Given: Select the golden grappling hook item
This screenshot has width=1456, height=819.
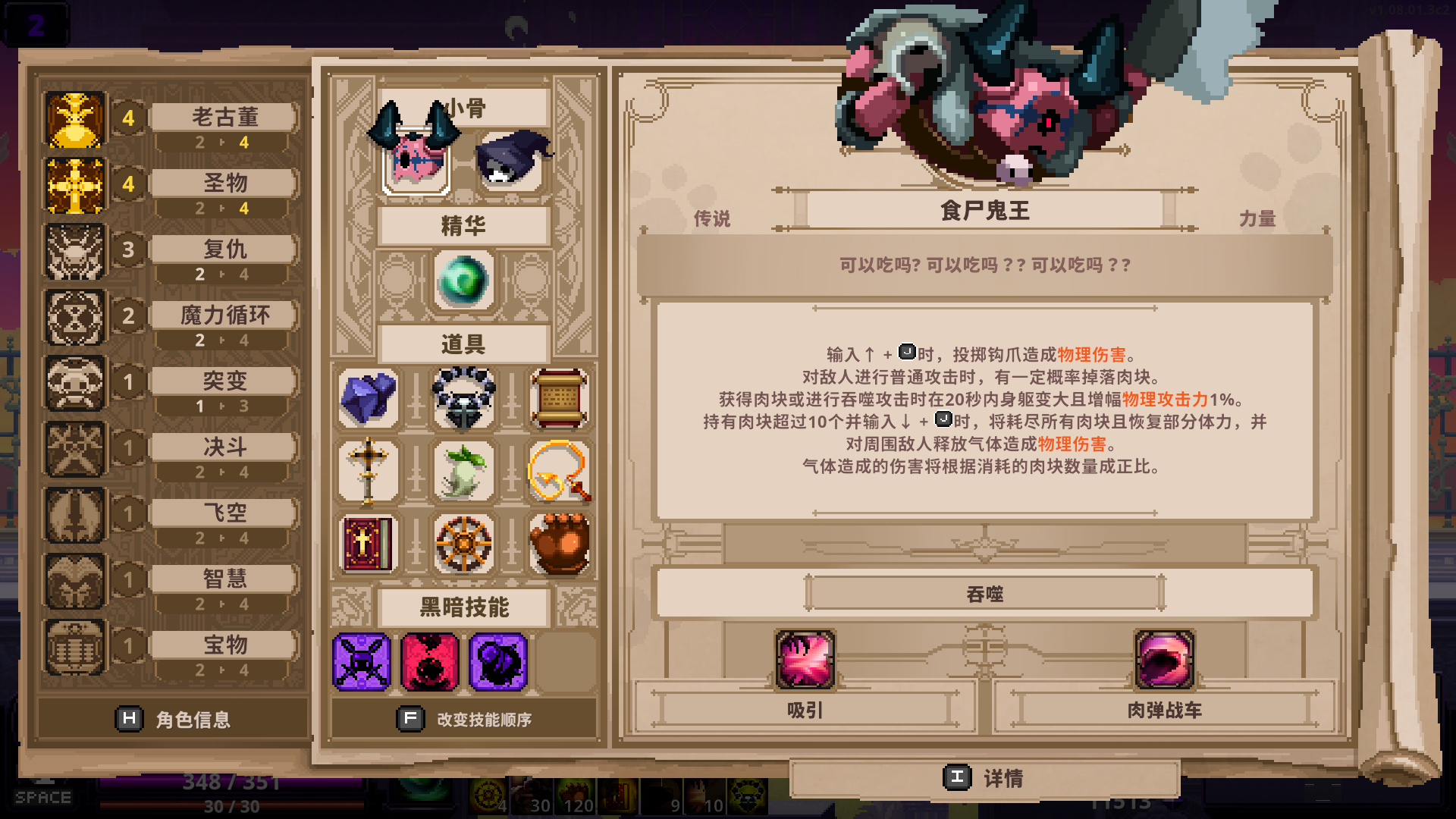Looking at the screenshot, I should coord(560,470).
